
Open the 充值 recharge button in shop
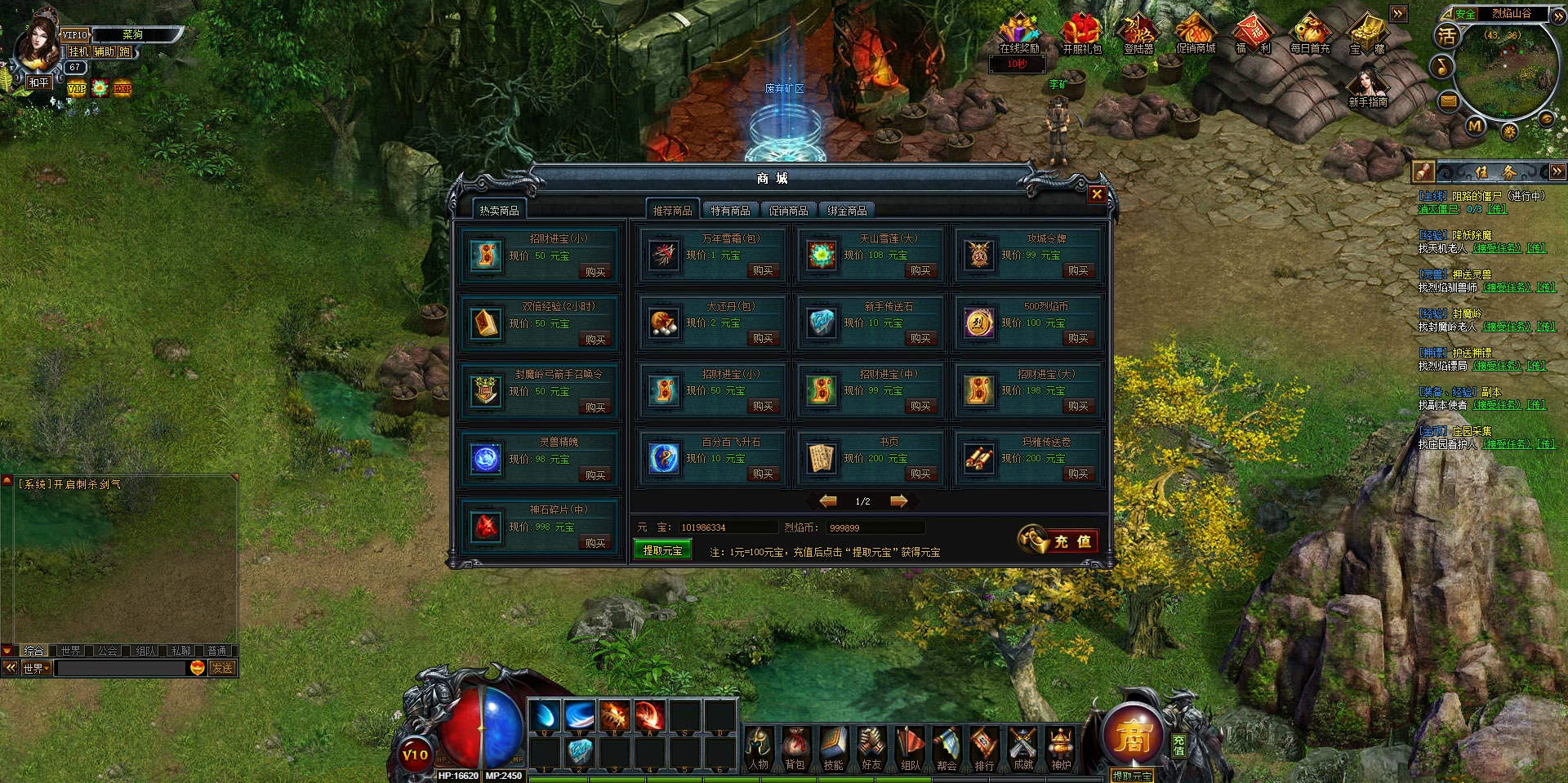click(x=1058, y=541)
